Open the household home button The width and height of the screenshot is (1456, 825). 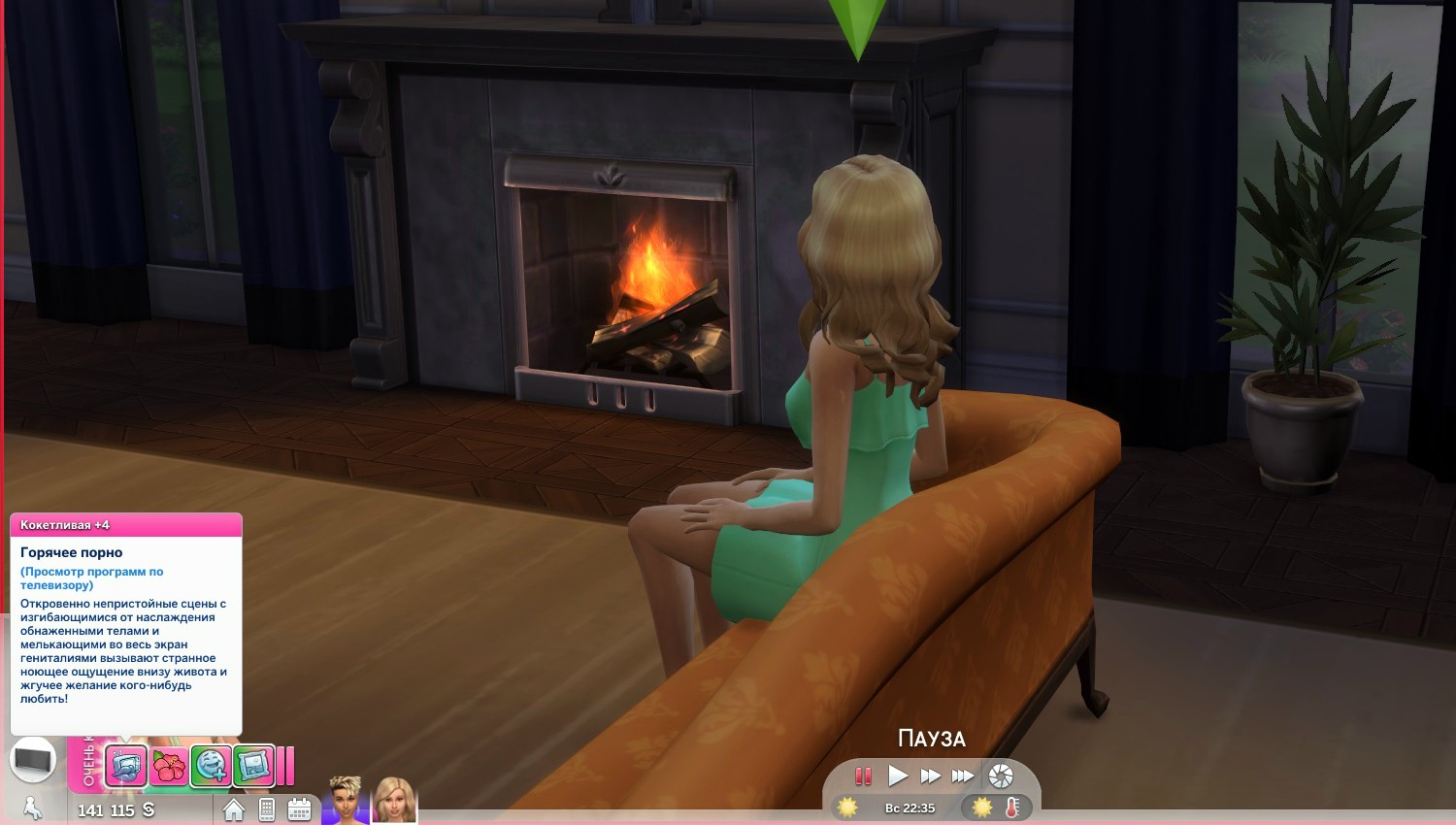pos(234,809)
